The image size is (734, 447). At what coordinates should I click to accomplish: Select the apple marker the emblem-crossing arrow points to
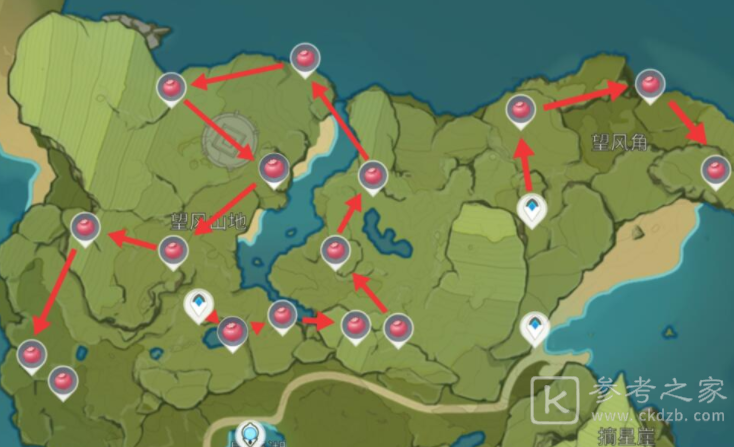click(x=274, y=168)
